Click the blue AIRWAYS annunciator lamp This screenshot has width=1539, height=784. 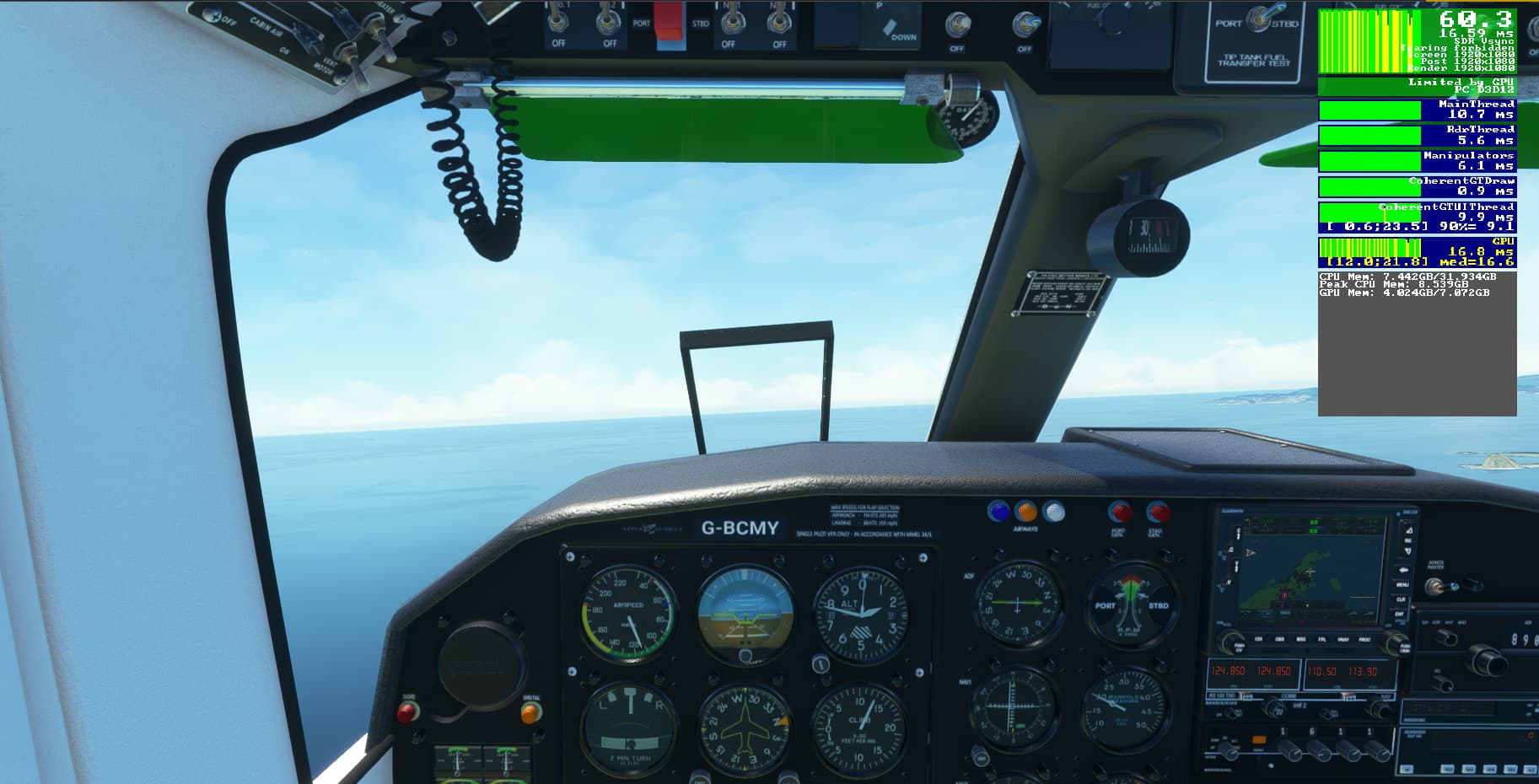pos(998,509)
